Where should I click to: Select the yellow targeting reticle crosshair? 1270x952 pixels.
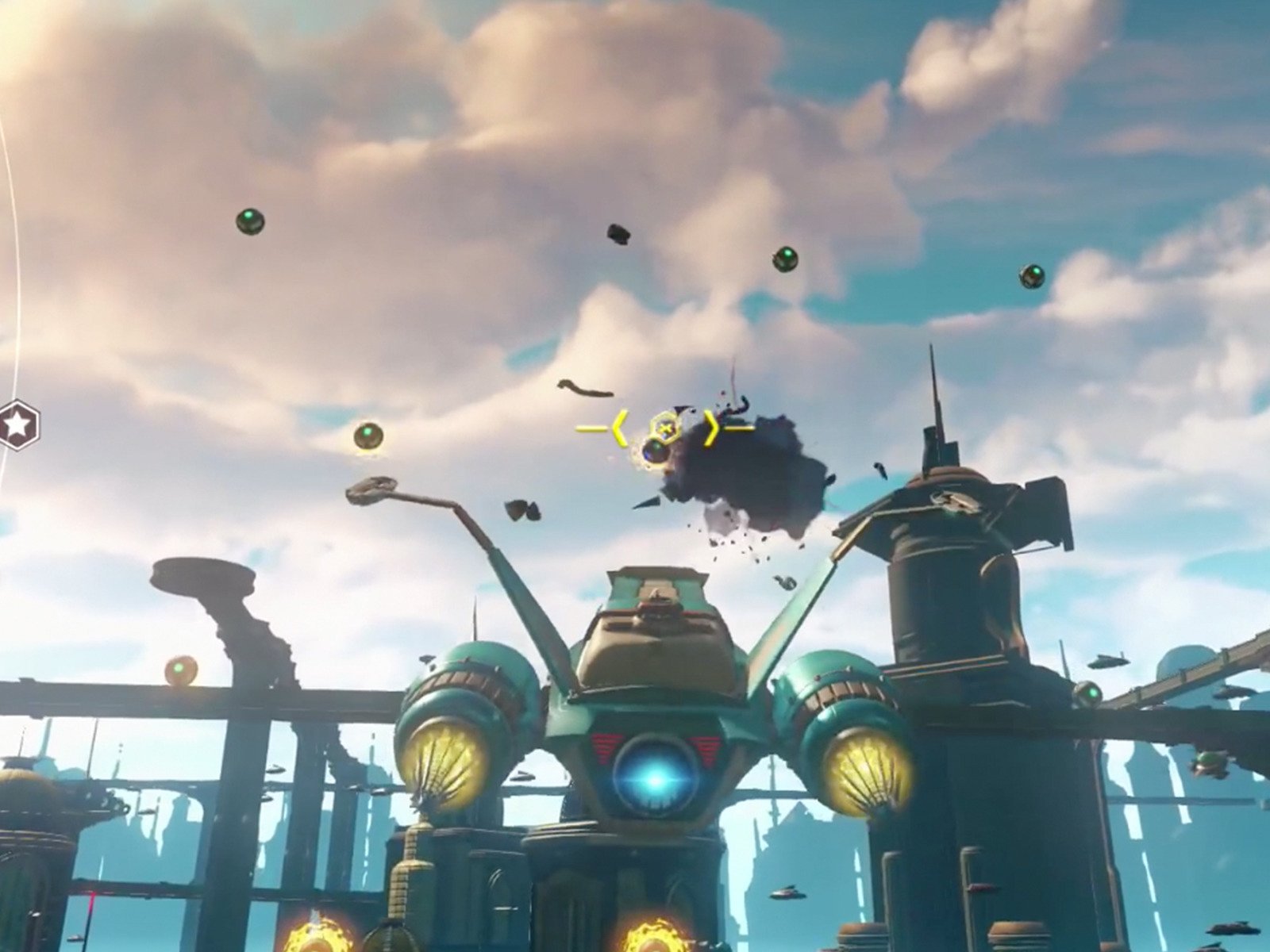coord(665,428)
